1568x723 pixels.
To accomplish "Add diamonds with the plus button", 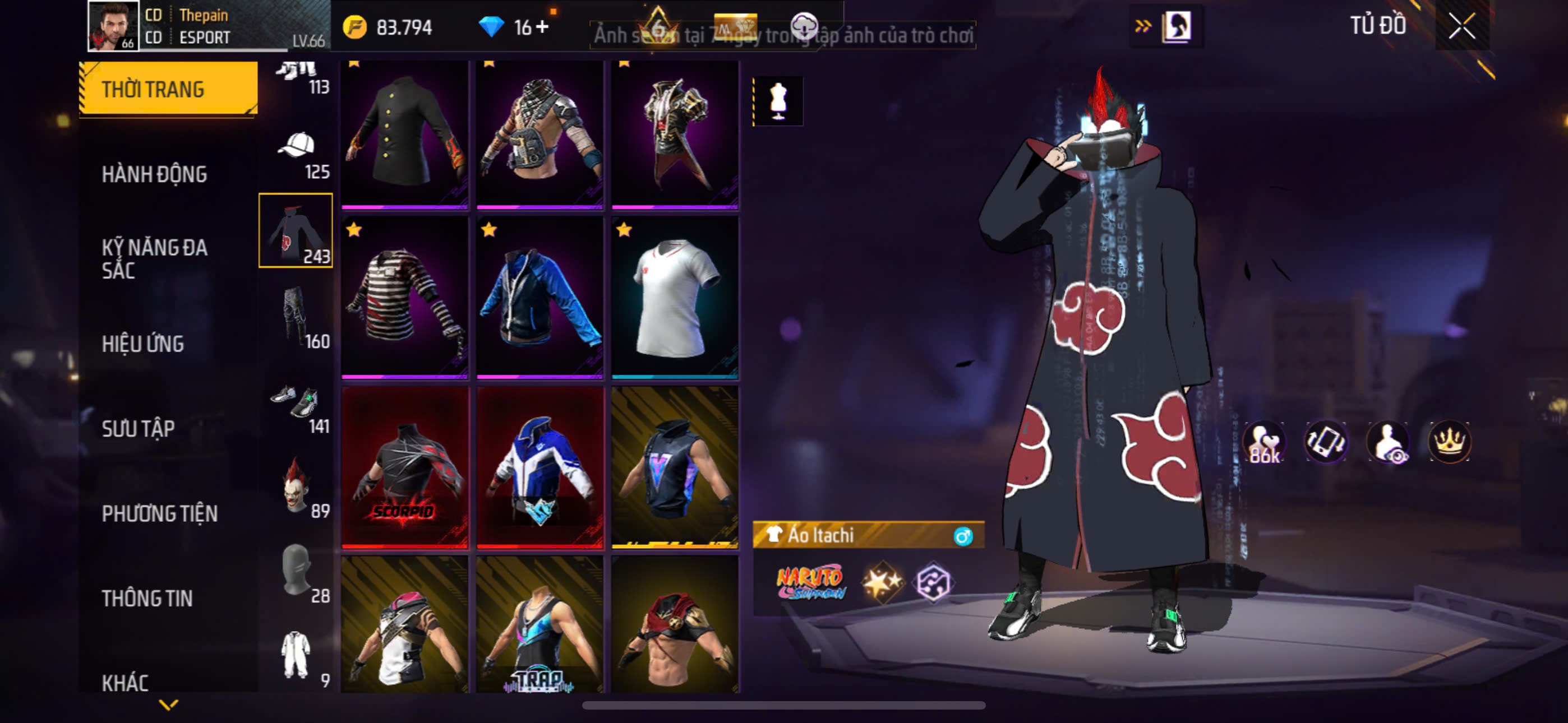I will [x=542, y=27].
